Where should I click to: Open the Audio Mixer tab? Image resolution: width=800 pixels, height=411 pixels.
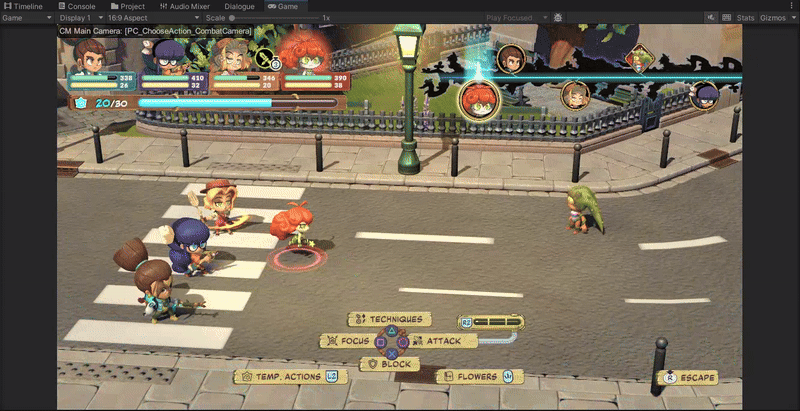coord(191,6)
